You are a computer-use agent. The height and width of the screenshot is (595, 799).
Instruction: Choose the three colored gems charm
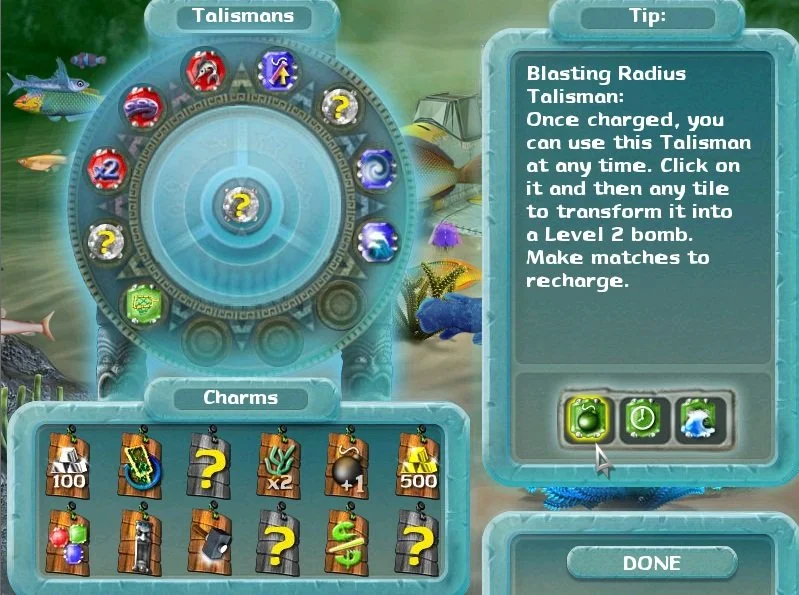[70, 544]
